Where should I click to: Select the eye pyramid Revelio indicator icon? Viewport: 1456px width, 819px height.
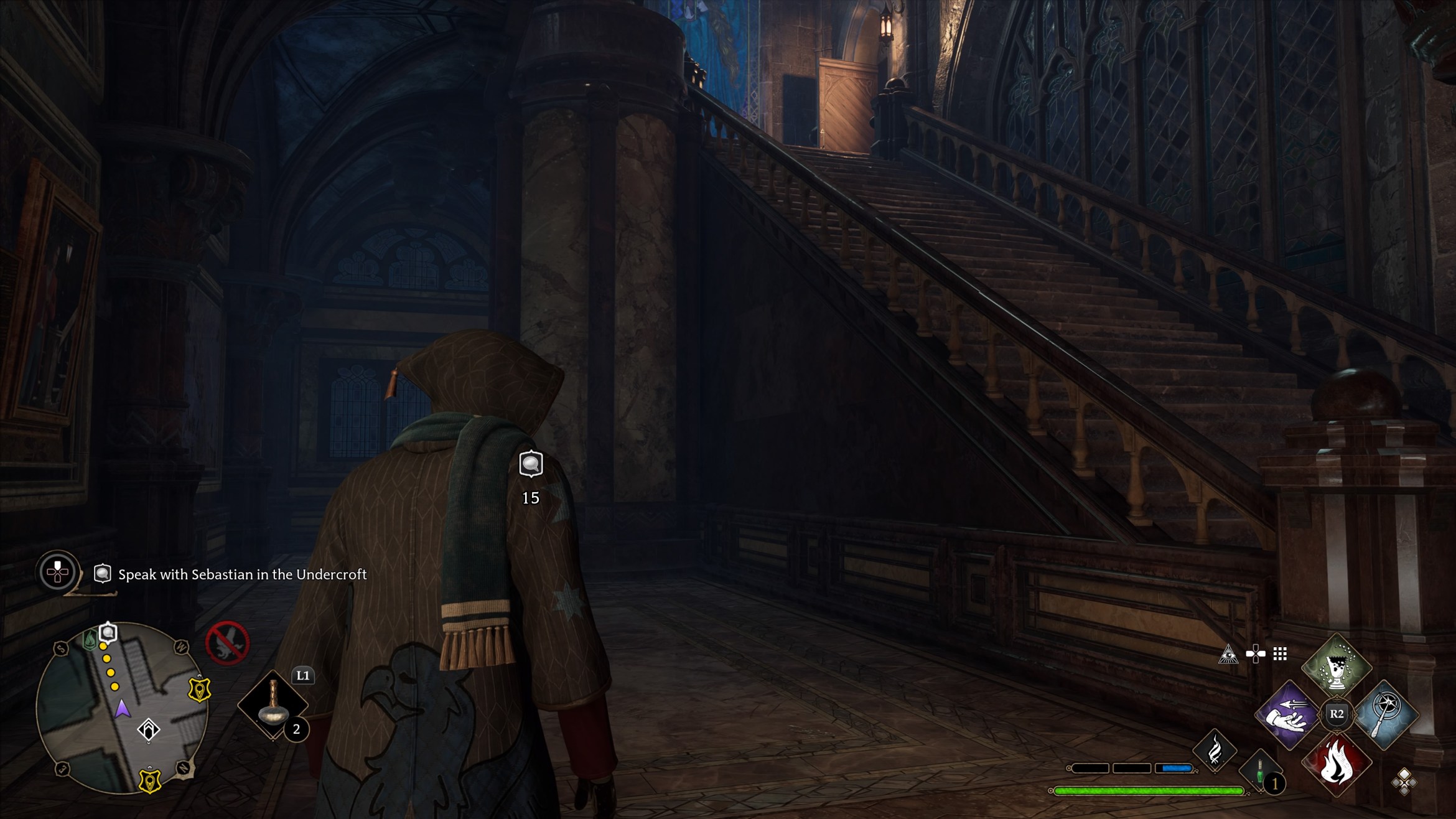(x=1229, y=655)
